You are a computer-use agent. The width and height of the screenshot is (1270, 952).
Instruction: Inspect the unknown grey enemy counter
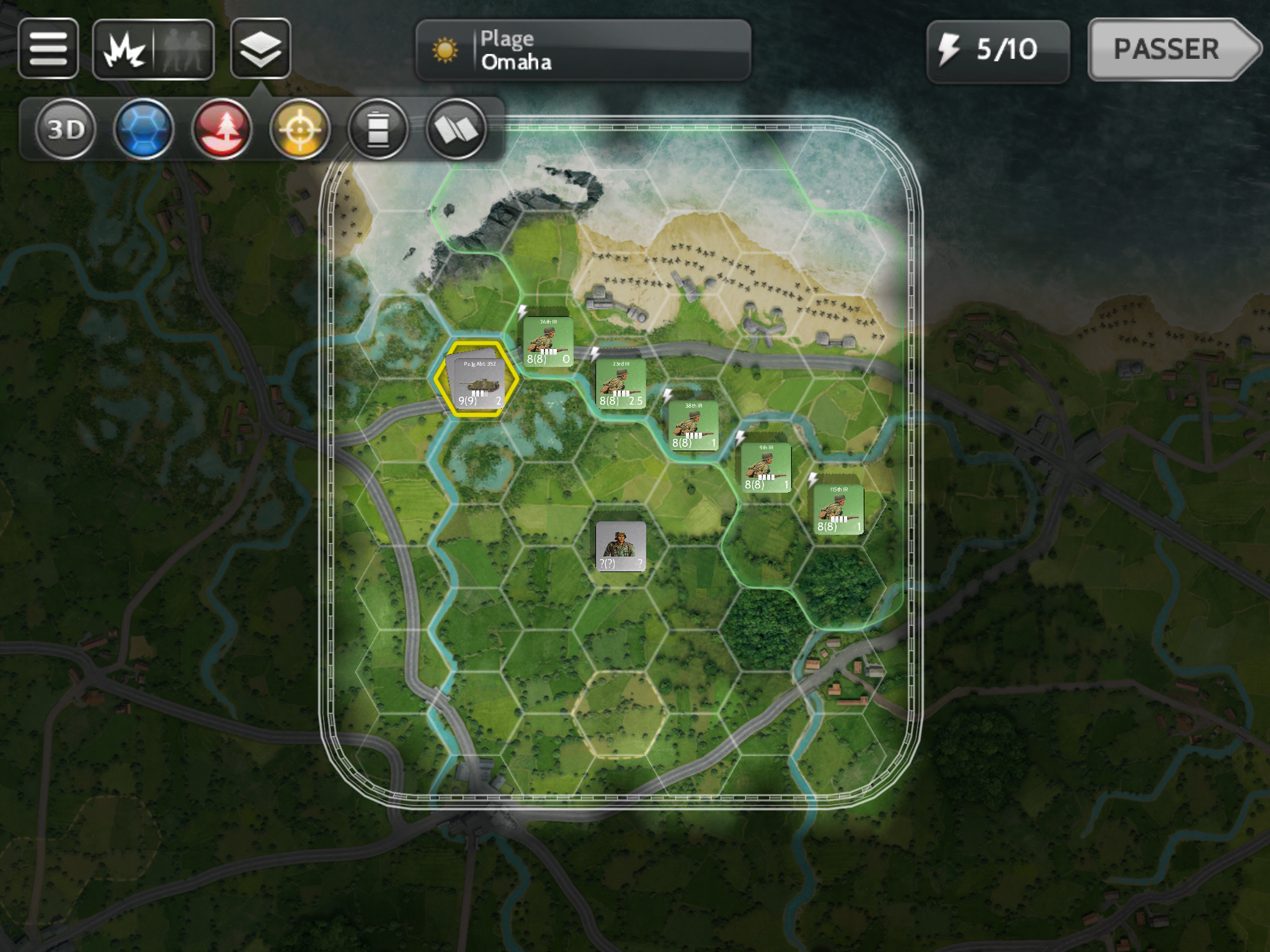pos(620,546)
